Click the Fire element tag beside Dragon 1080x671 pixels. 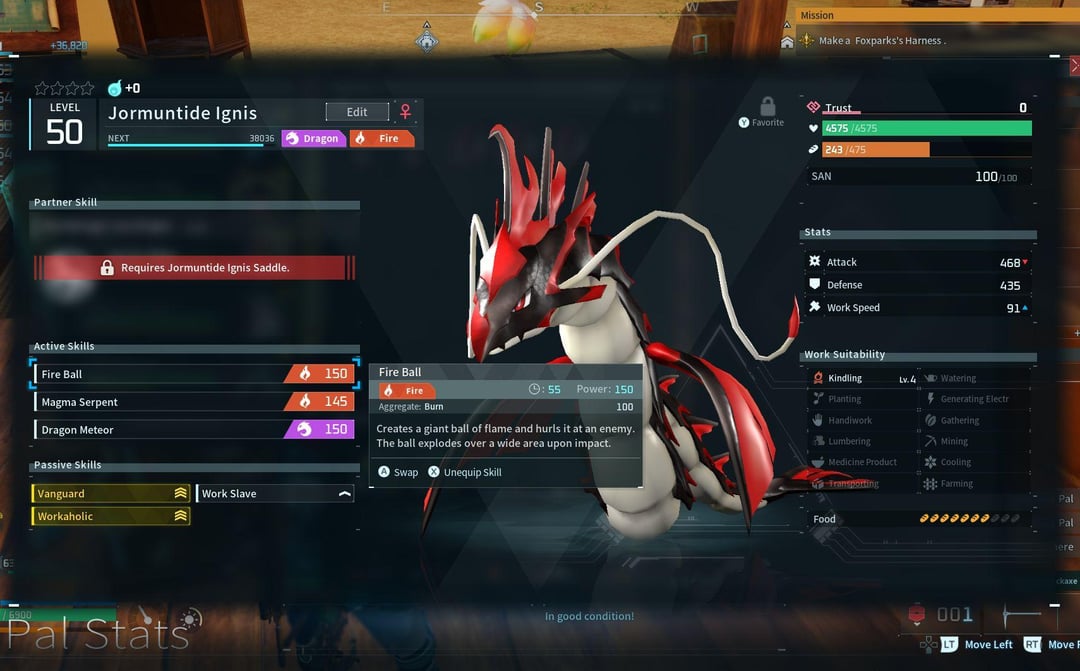(x=382, y=139)
